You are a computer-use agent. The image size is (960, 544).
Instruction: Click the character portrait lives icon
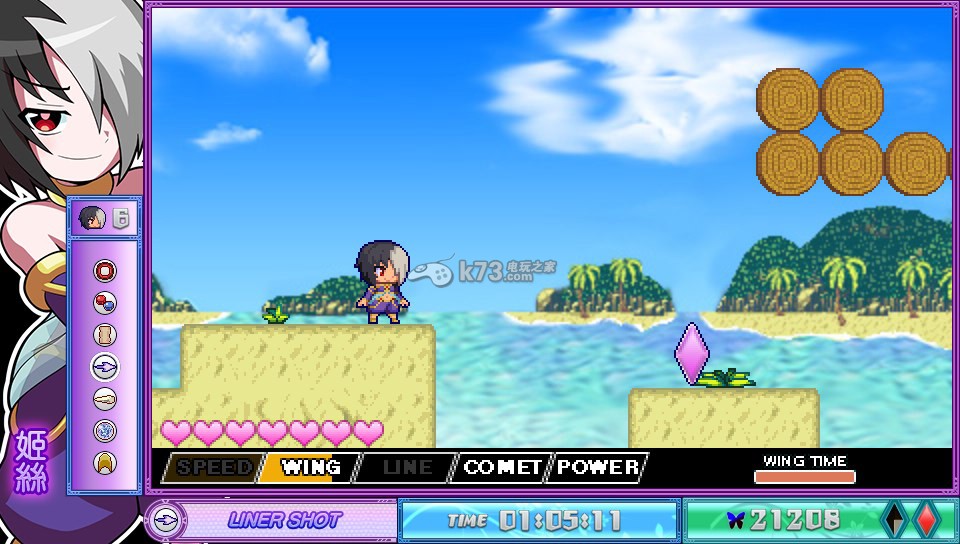[93, 218]
